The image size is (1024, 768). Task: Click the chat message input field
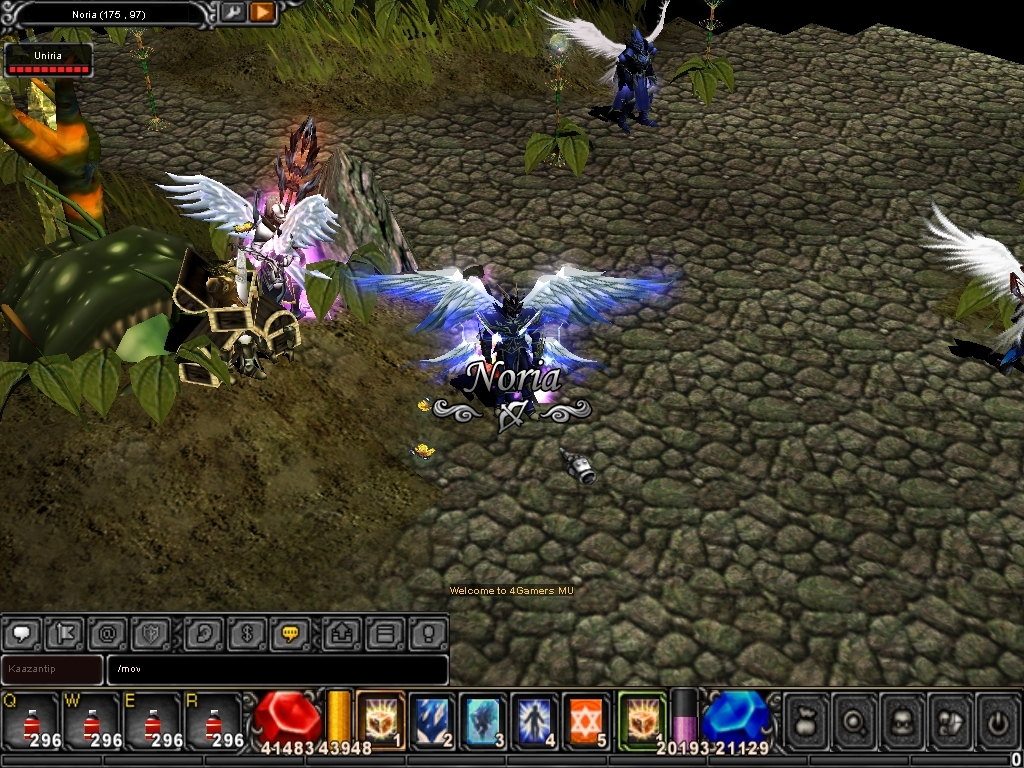(x=278, y=669)
